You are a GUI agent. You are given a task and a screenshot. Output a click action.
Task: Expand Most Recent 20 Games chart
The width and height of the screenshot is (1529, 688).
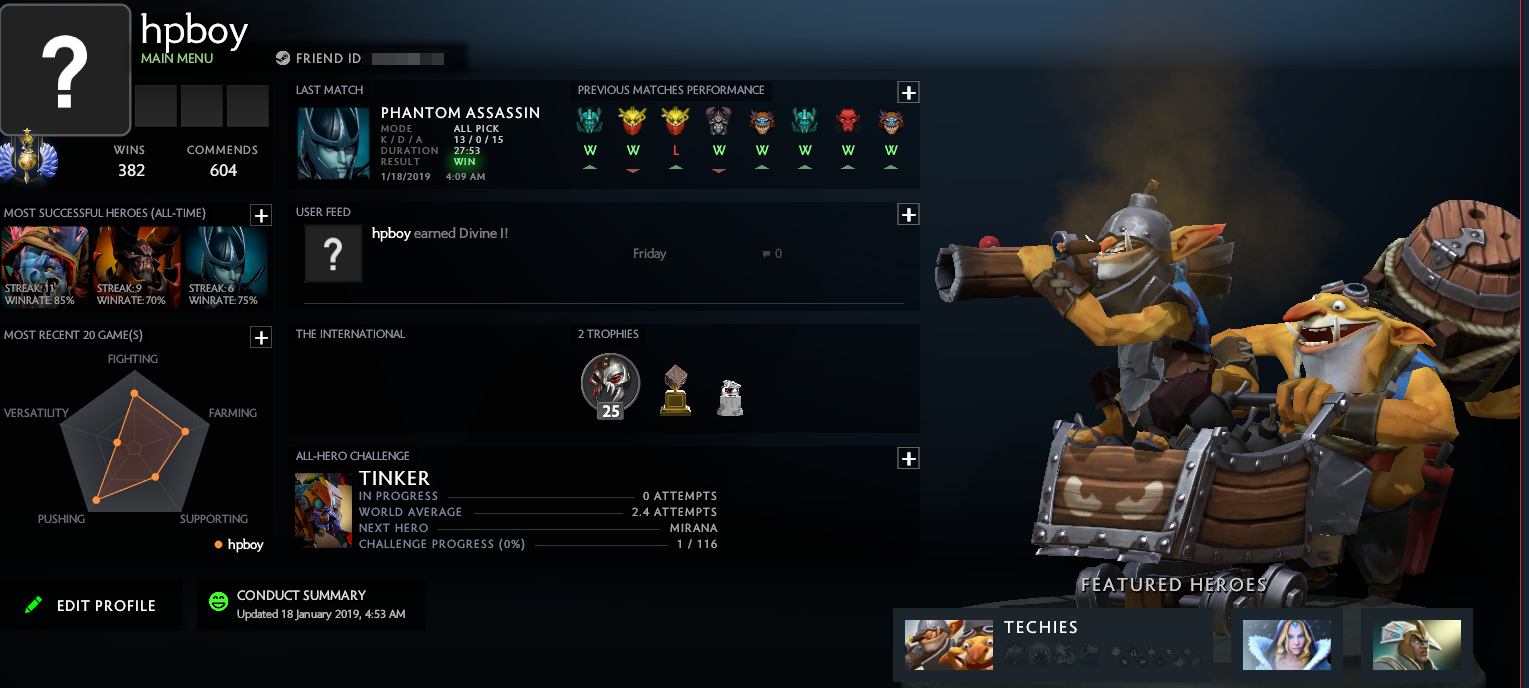[260, 337]
